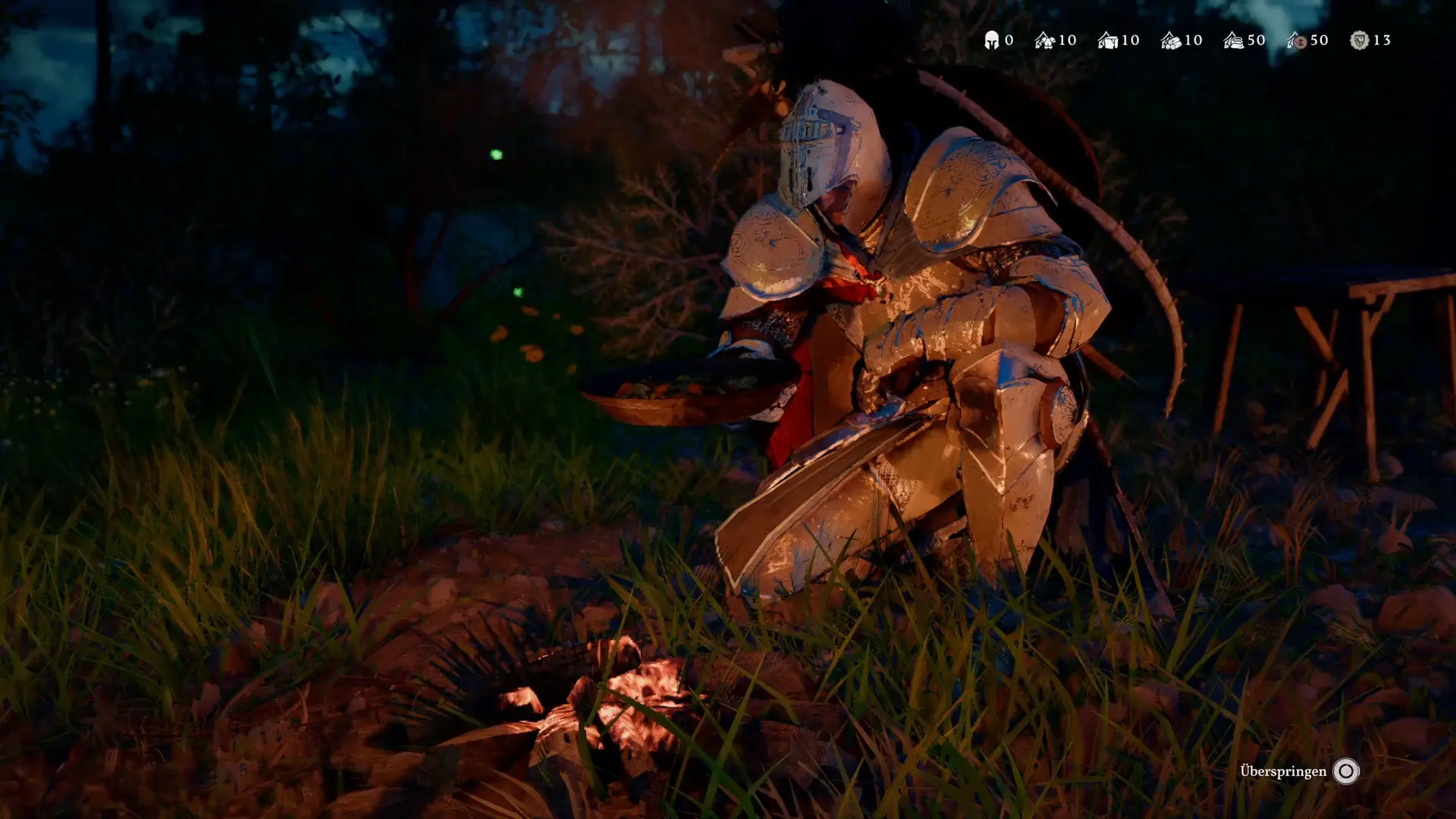Image resolution: width=1456 pixels, height=819 pixels.
Task: Select the shield crest emblem icon
Action: click(x=1359, y=40)
